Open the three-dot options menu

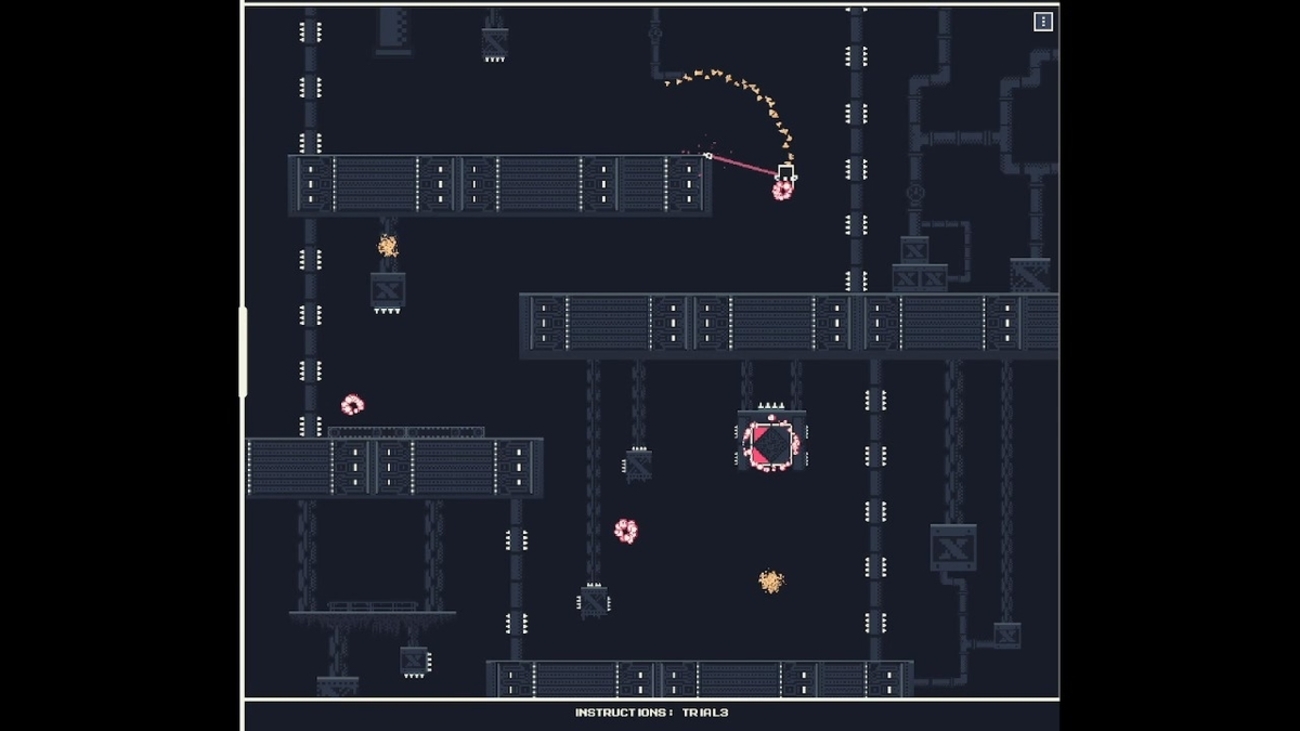pos(1042,21)
